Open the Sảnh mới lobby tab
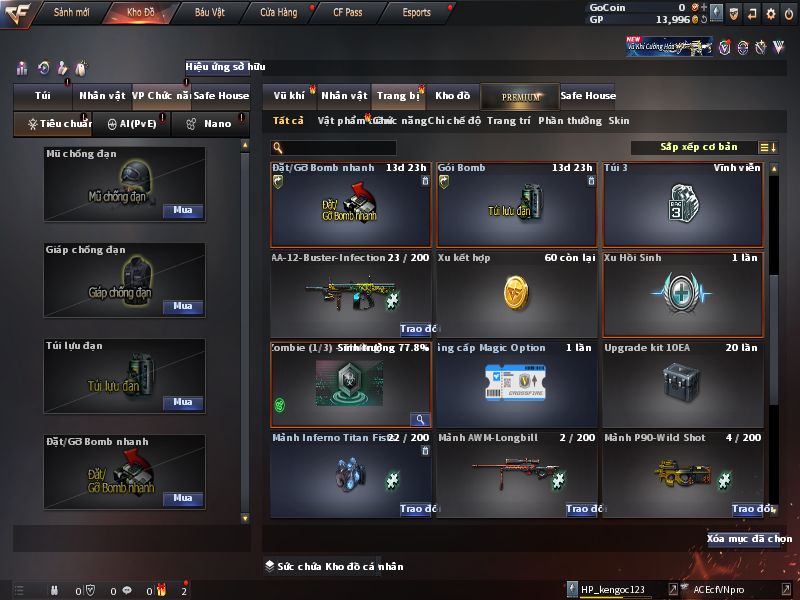The height and width of the screenshot is (600, 800). pos(72,13)
